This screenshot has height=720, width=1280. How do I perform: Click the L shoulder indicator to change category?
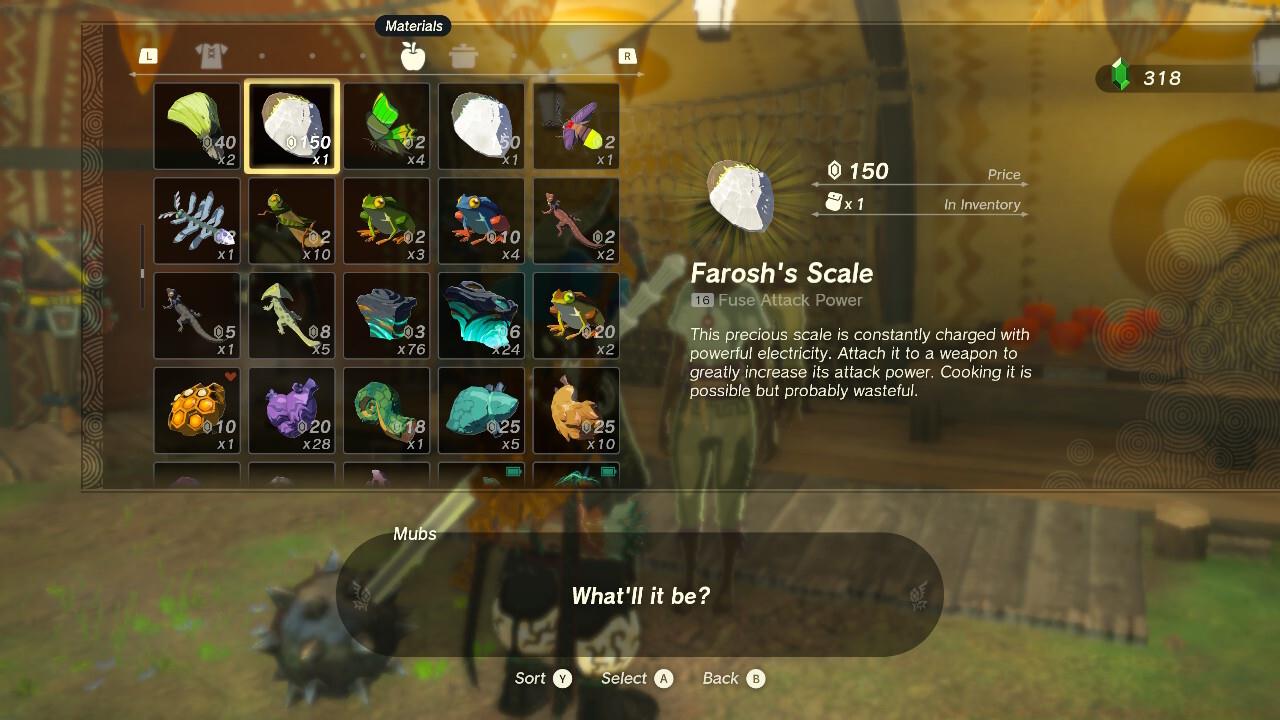[x=148, y=57]
